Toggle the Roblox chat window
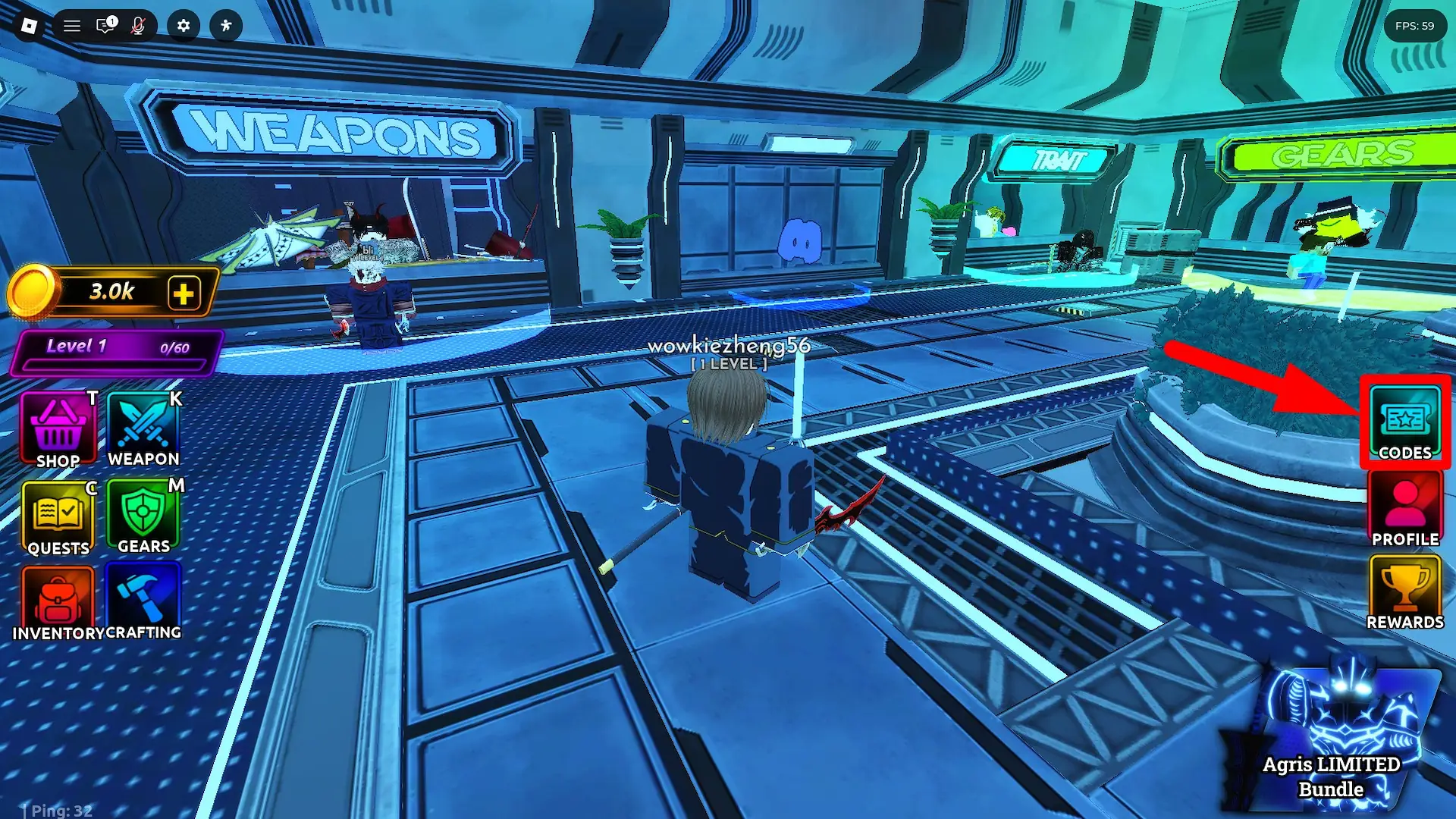 coord(102,26)
